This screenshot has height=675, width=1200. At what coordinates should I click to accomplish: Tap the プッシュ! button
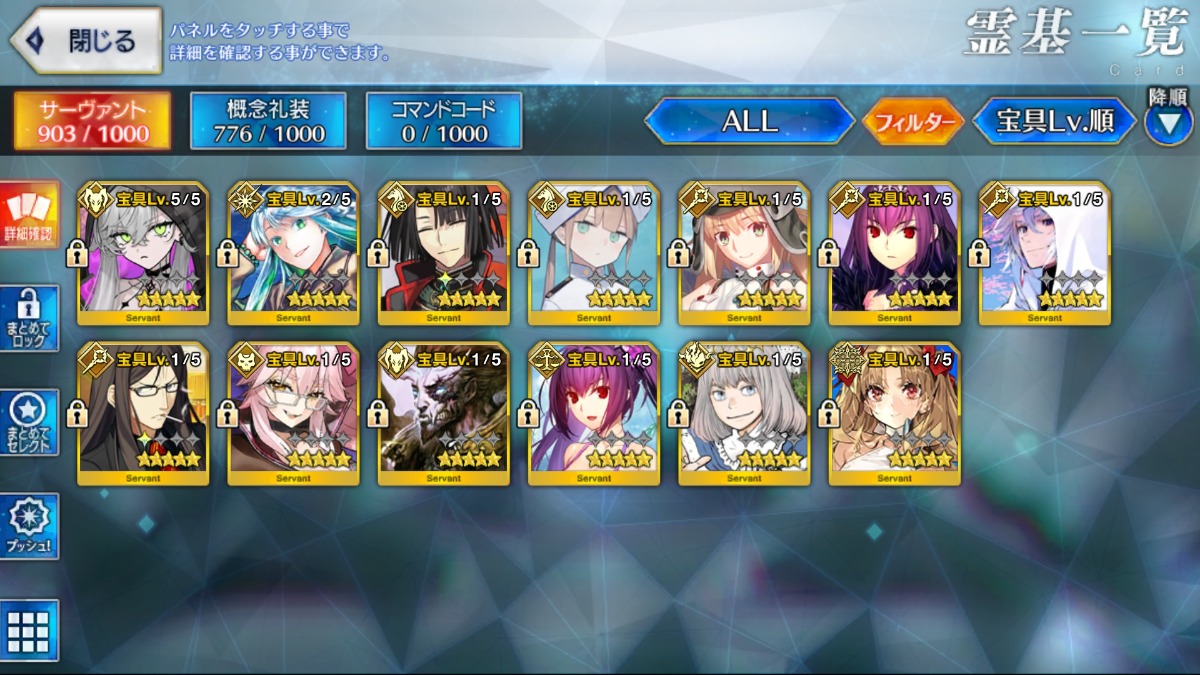pos(29,526)
